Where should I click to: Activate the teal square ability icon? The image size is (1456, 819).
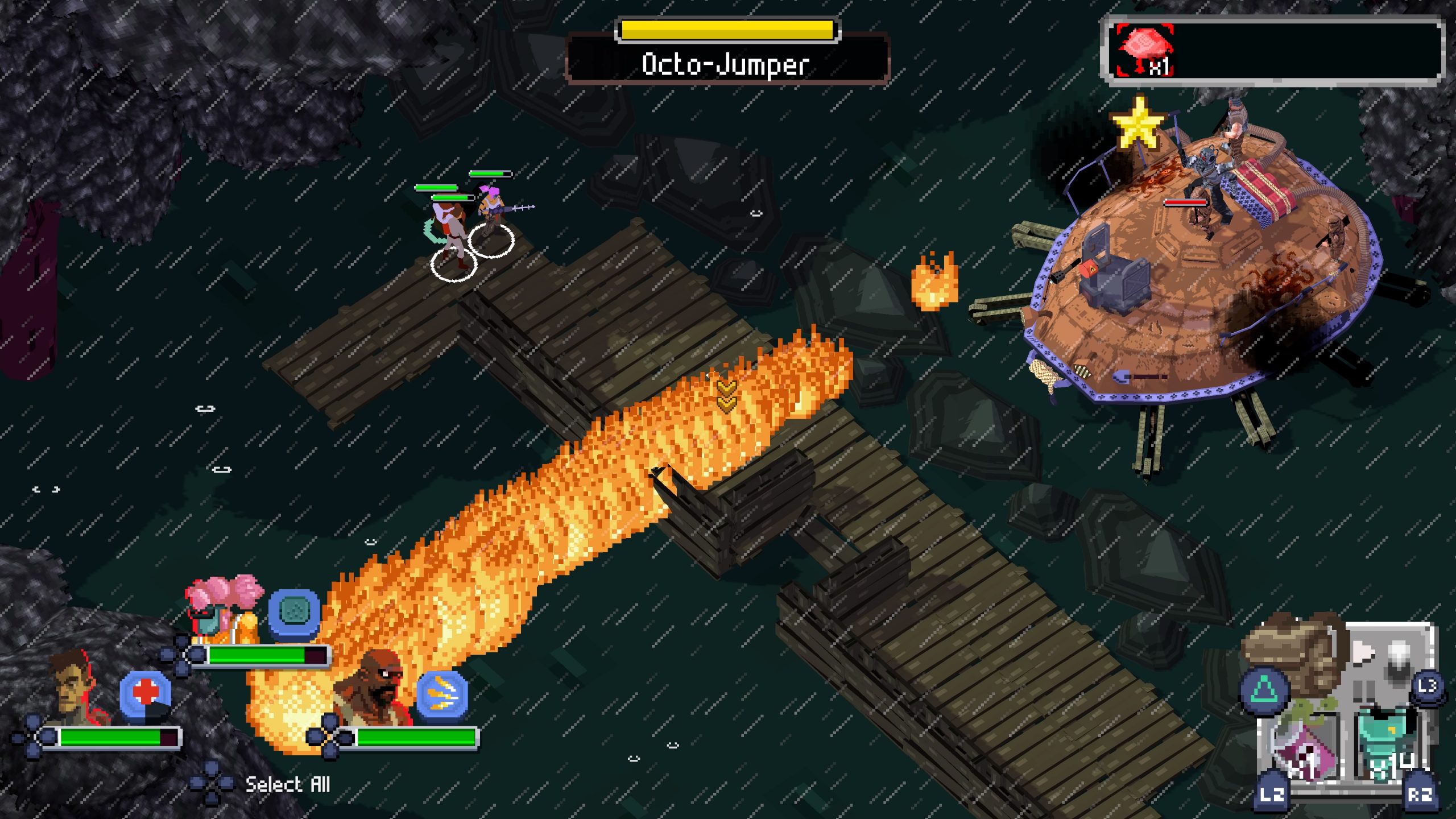click(x=294, y=612)
